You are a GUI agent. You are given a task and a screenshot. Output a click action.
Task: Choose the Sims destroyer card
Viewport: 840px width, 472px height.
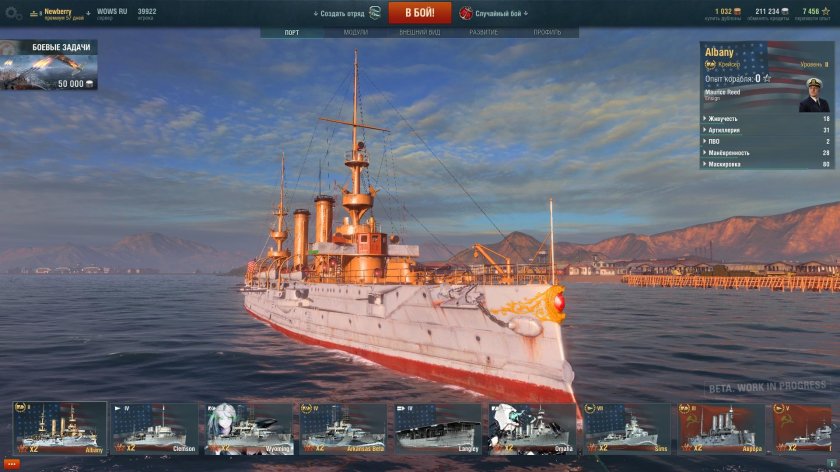(628, 428)
